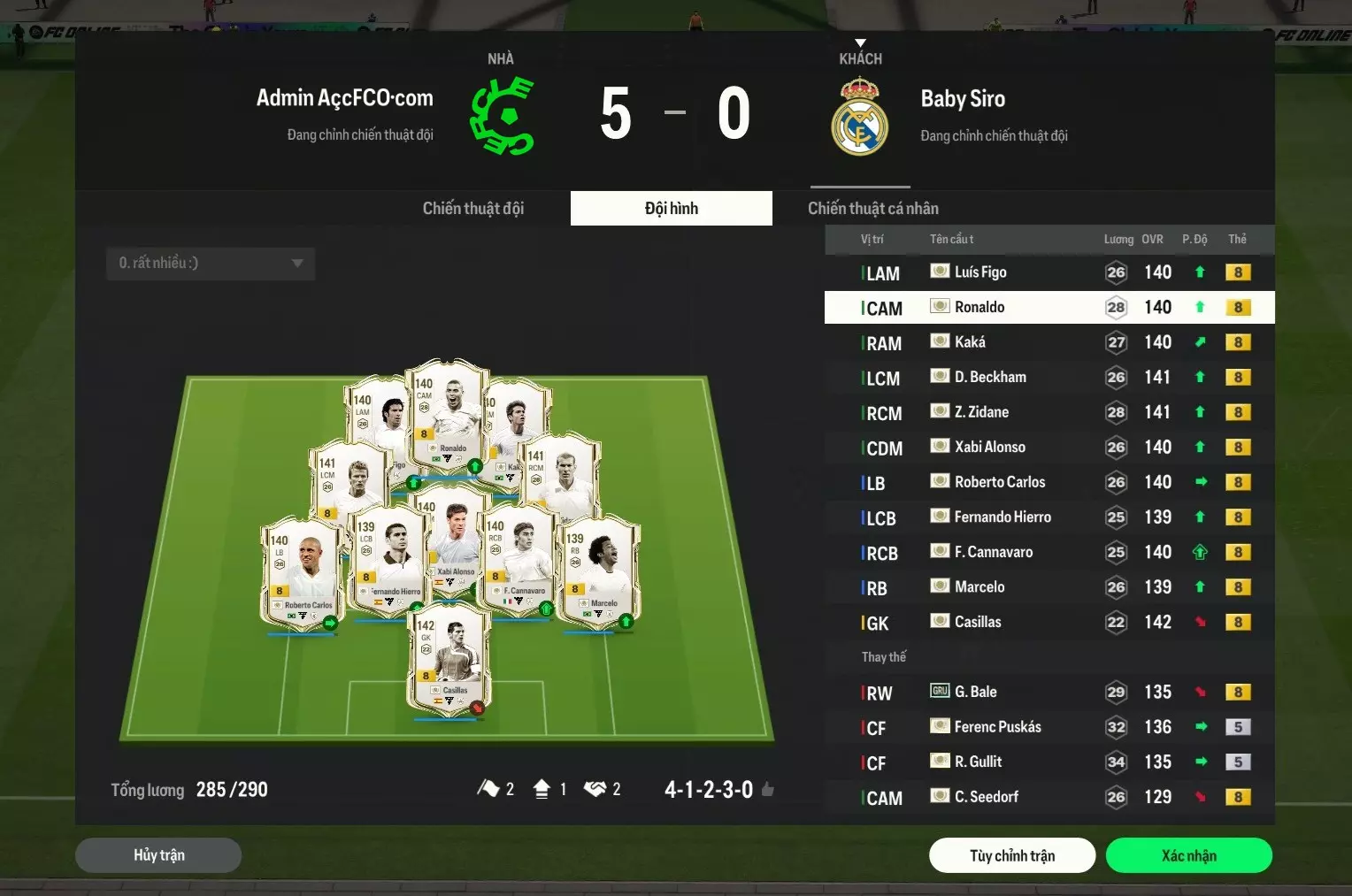Confirm lineup with Xác nhận
This screenshot has height=896, width=1352.
click(1188, 855)
